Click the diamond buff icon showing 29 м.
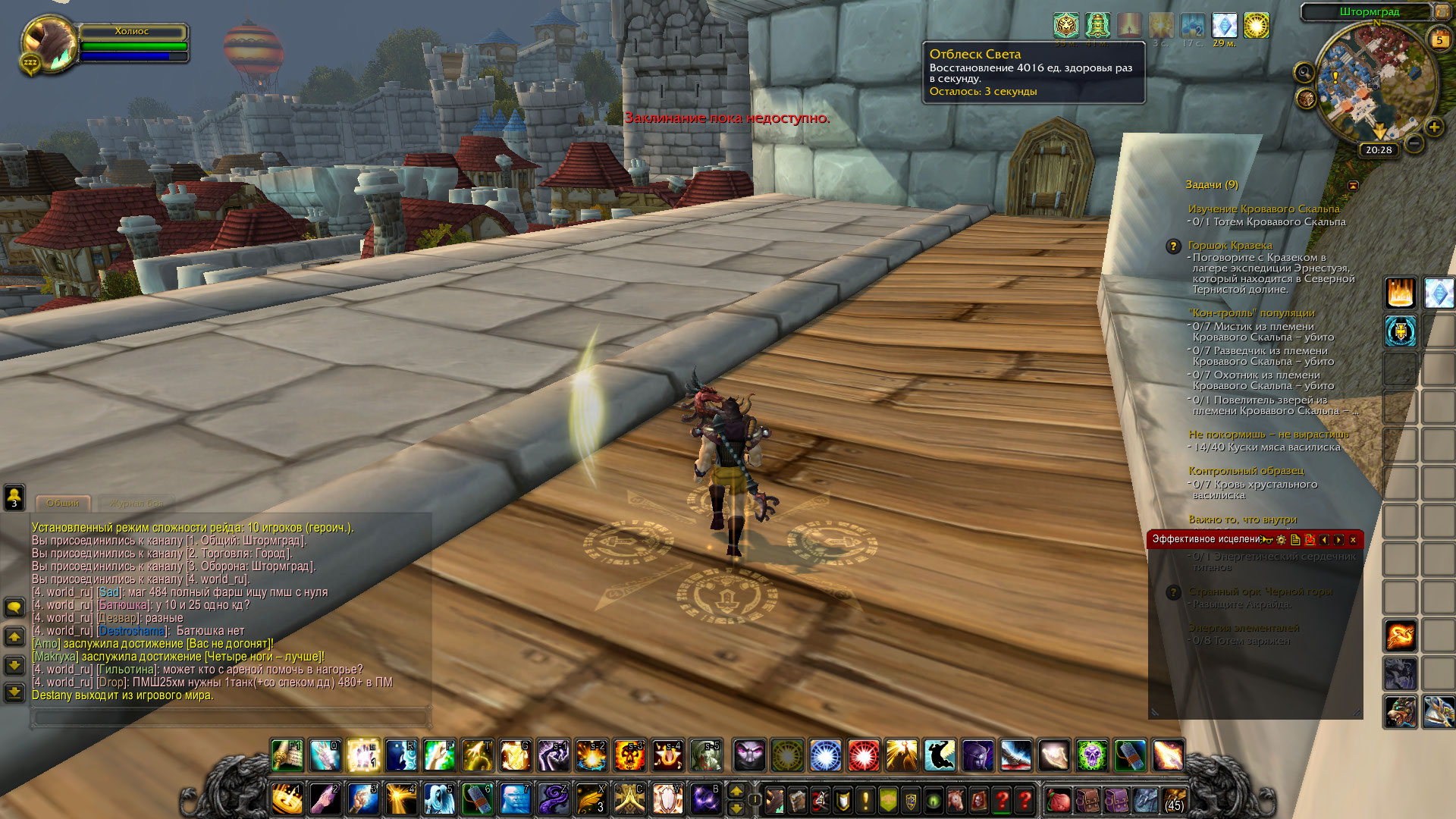 tap(1224, 26)
